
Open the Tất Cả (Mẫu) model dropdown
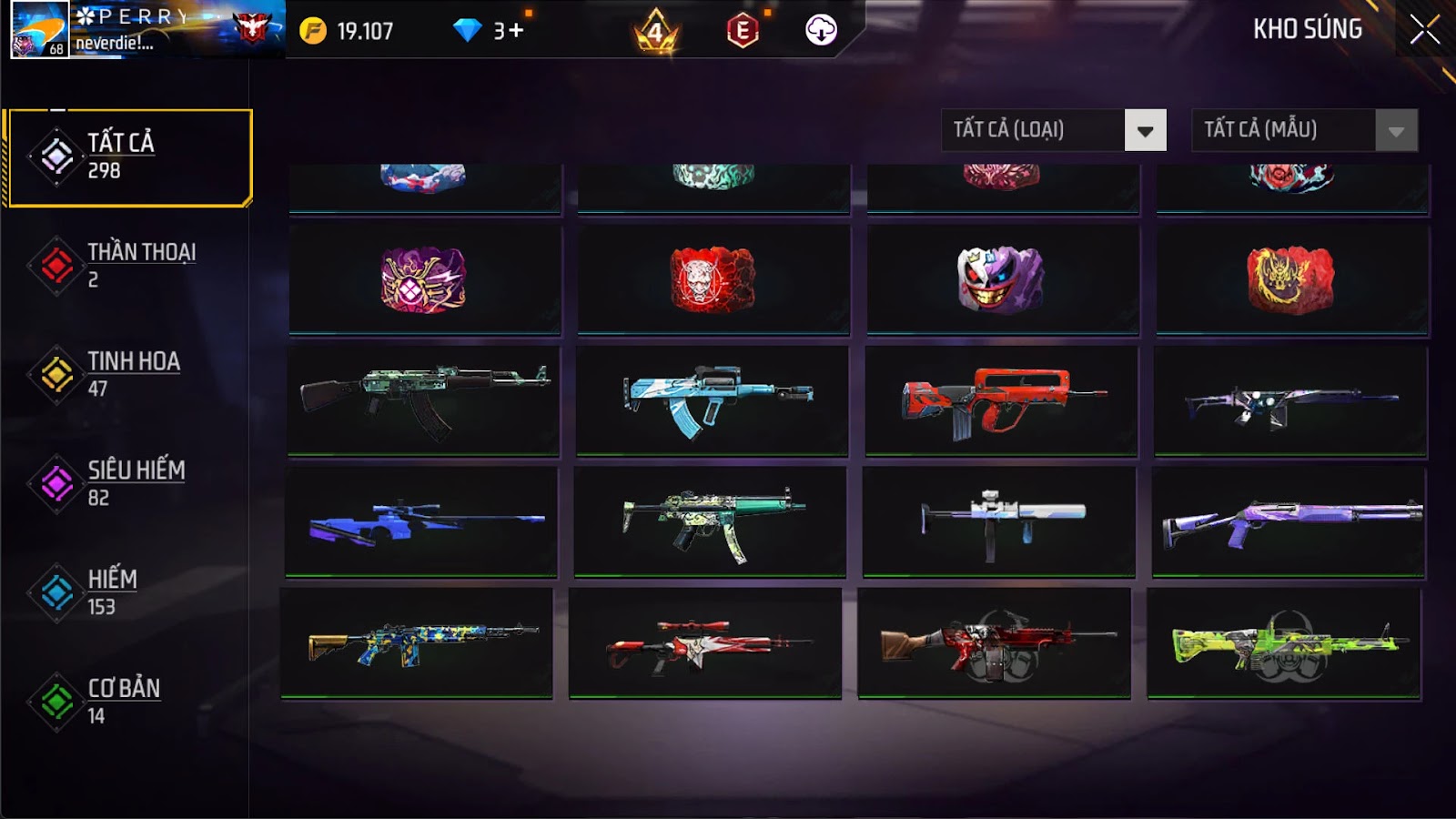[x=1304, y=130]
